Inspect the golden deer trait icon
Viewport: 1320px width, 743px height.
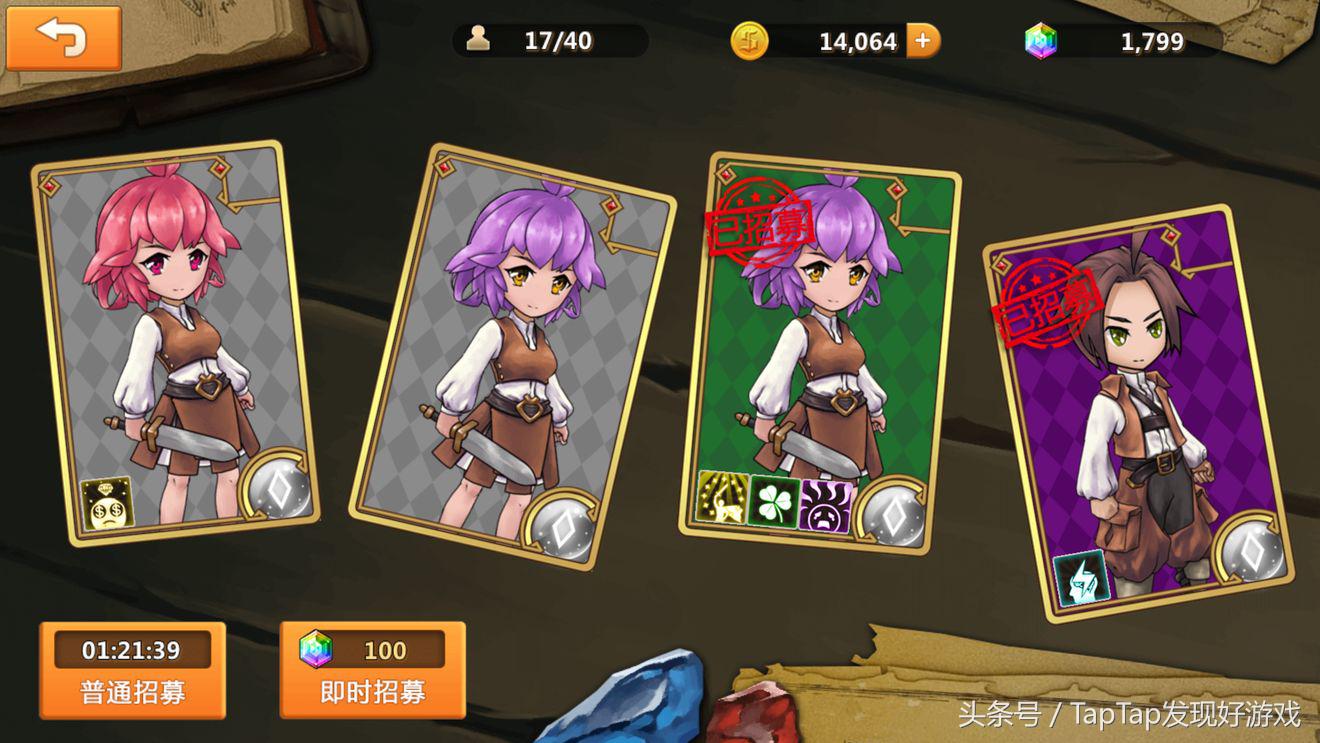tap(722, 497)
